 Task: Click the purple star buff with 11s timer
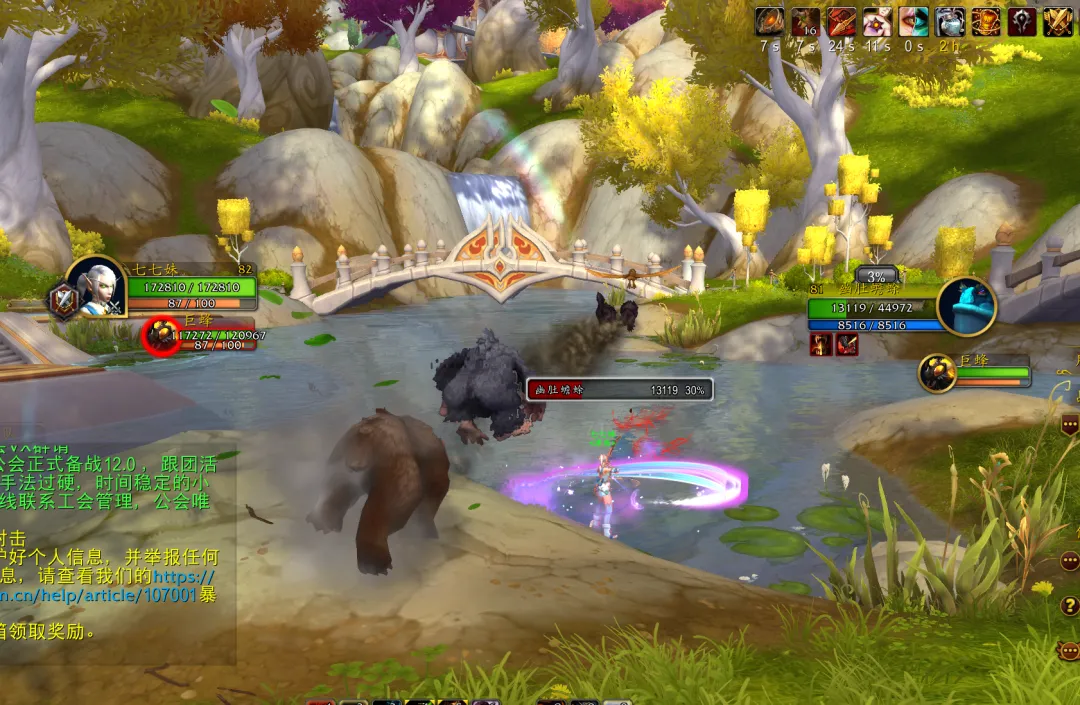(878, 21)
